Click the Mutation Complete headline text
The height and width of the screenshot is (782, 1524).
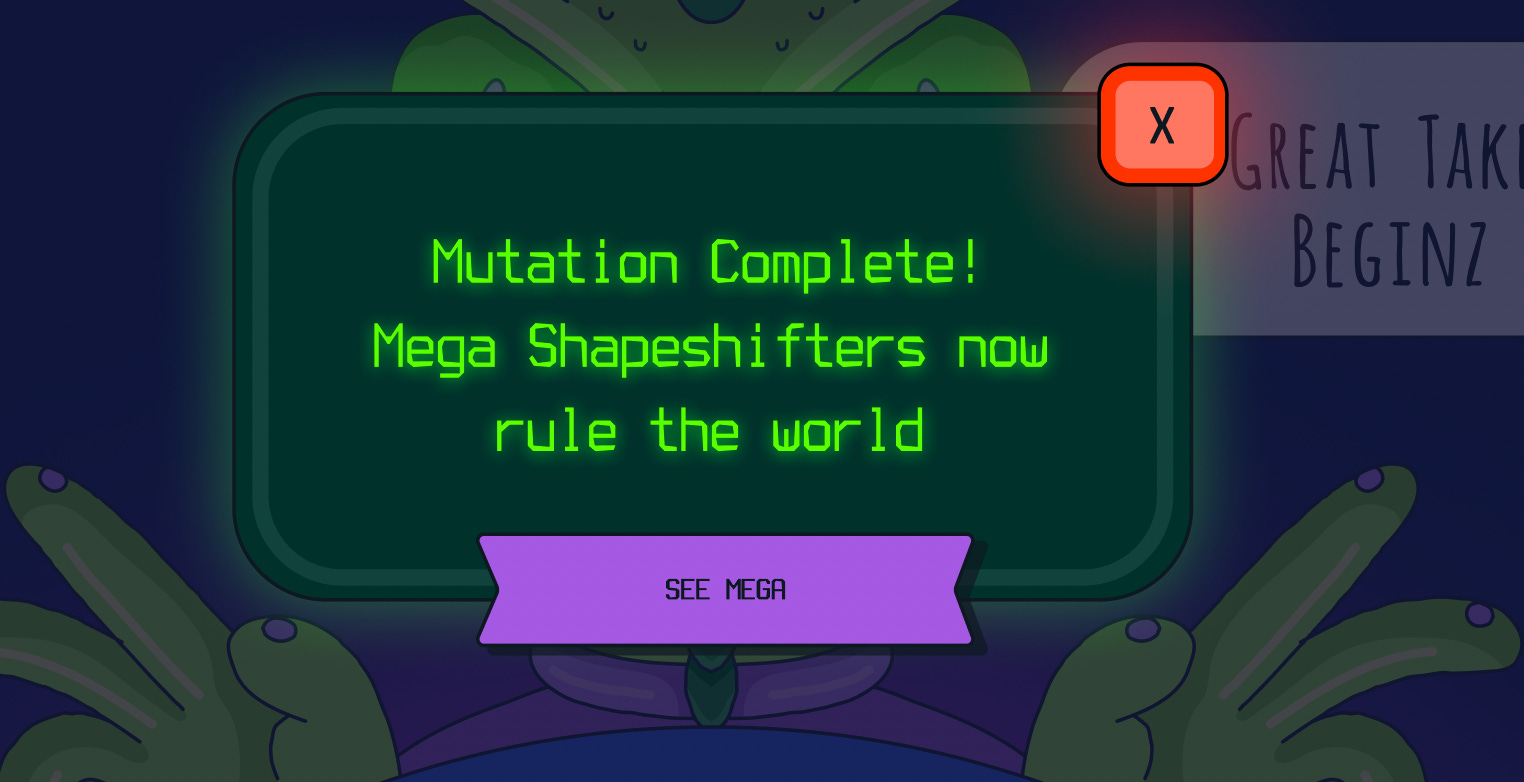[703, 263]
